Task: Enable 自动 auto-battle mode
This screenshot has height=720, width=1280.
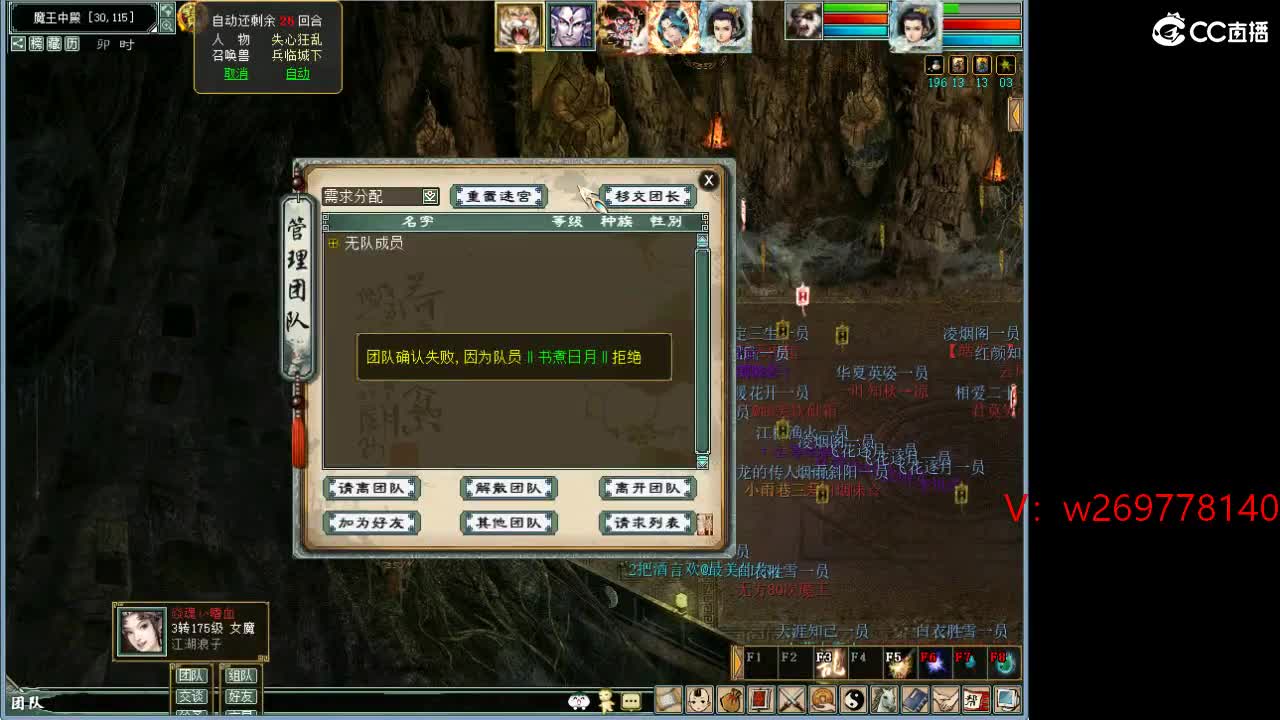Action: pyautogui.click(x=298, y=73)
